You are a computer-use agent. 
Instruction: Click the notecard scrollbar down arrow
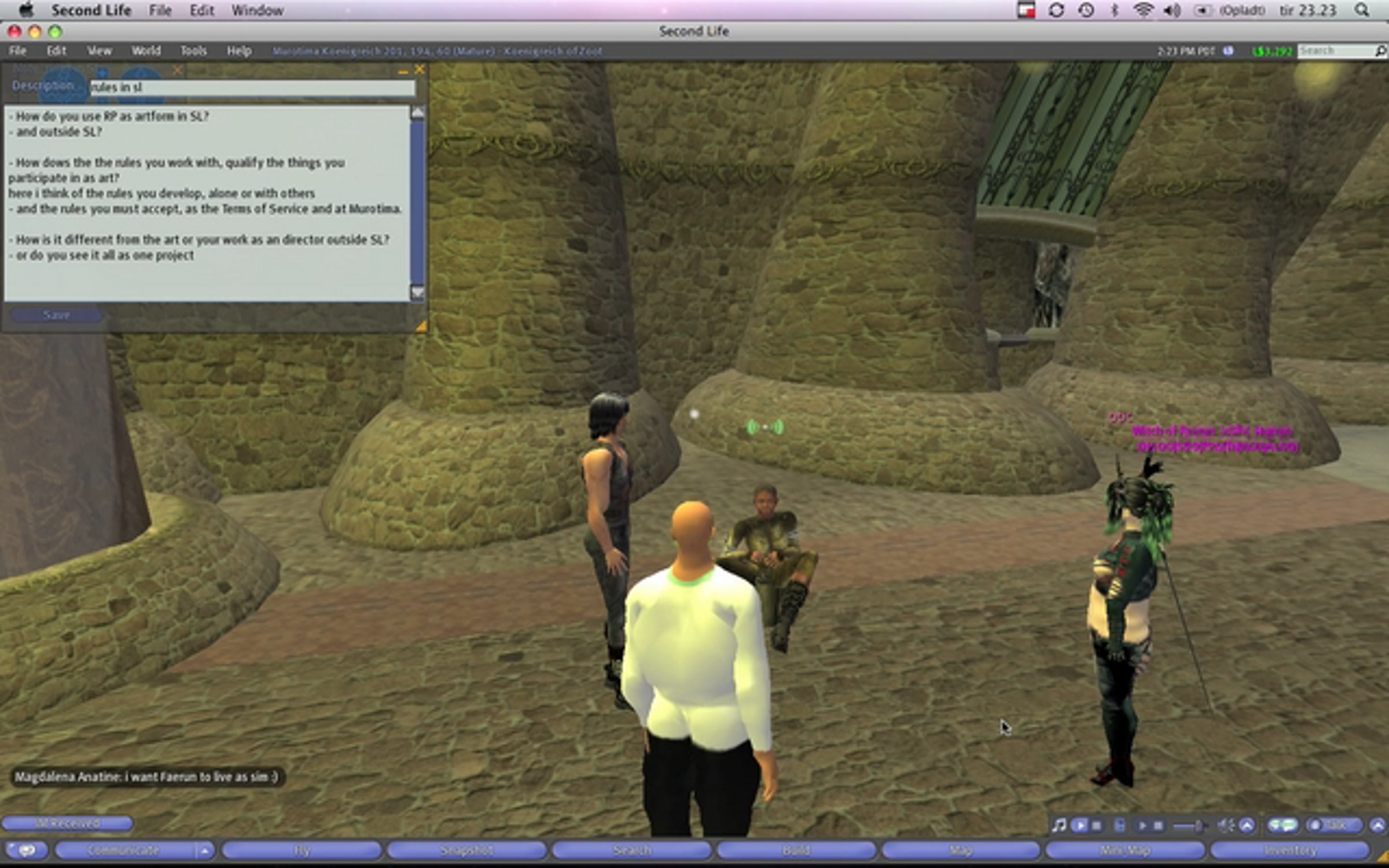pos(417,292)
